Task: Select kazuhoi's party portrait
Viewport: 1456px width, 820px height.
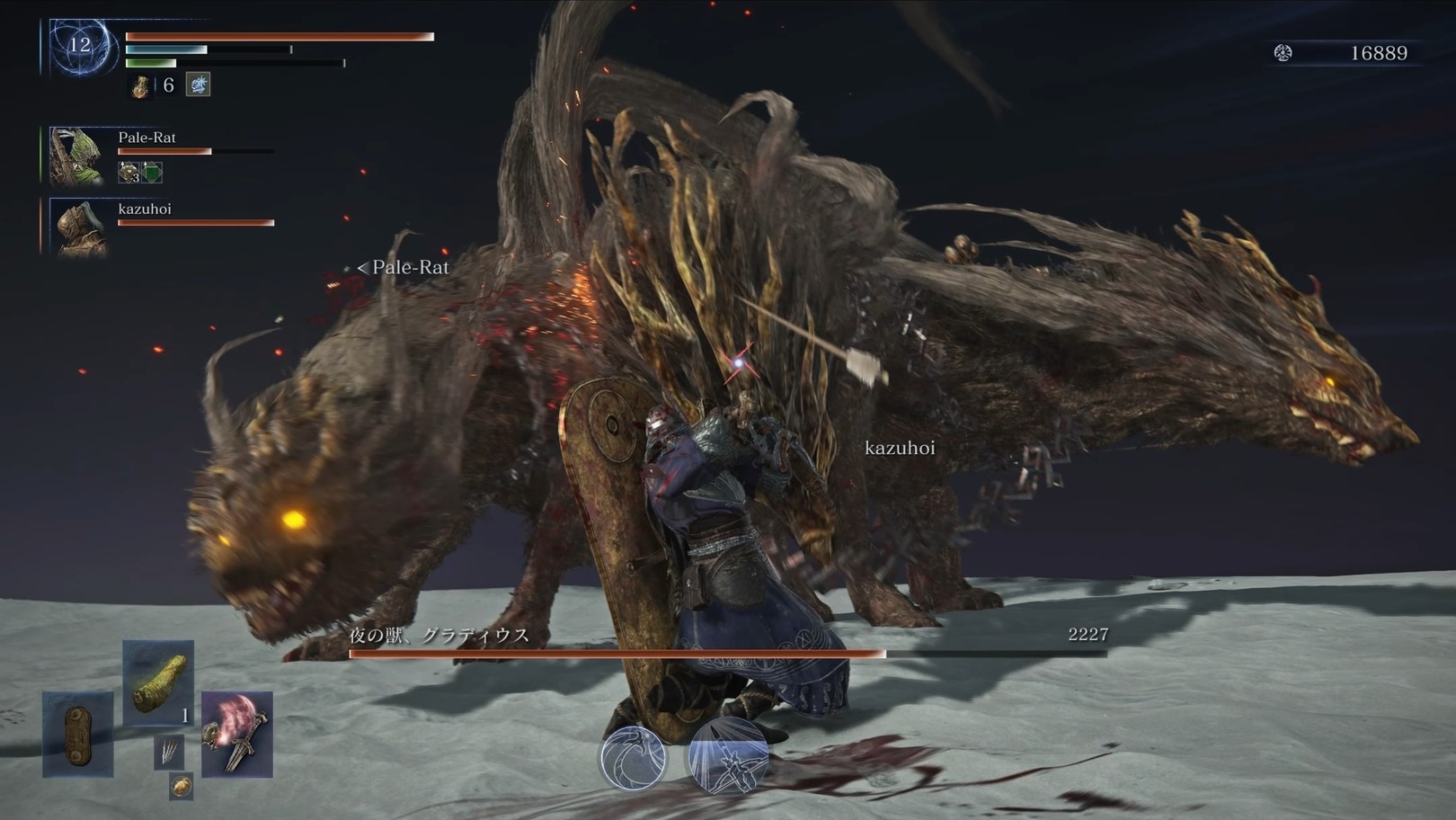Action: (80, 227)
